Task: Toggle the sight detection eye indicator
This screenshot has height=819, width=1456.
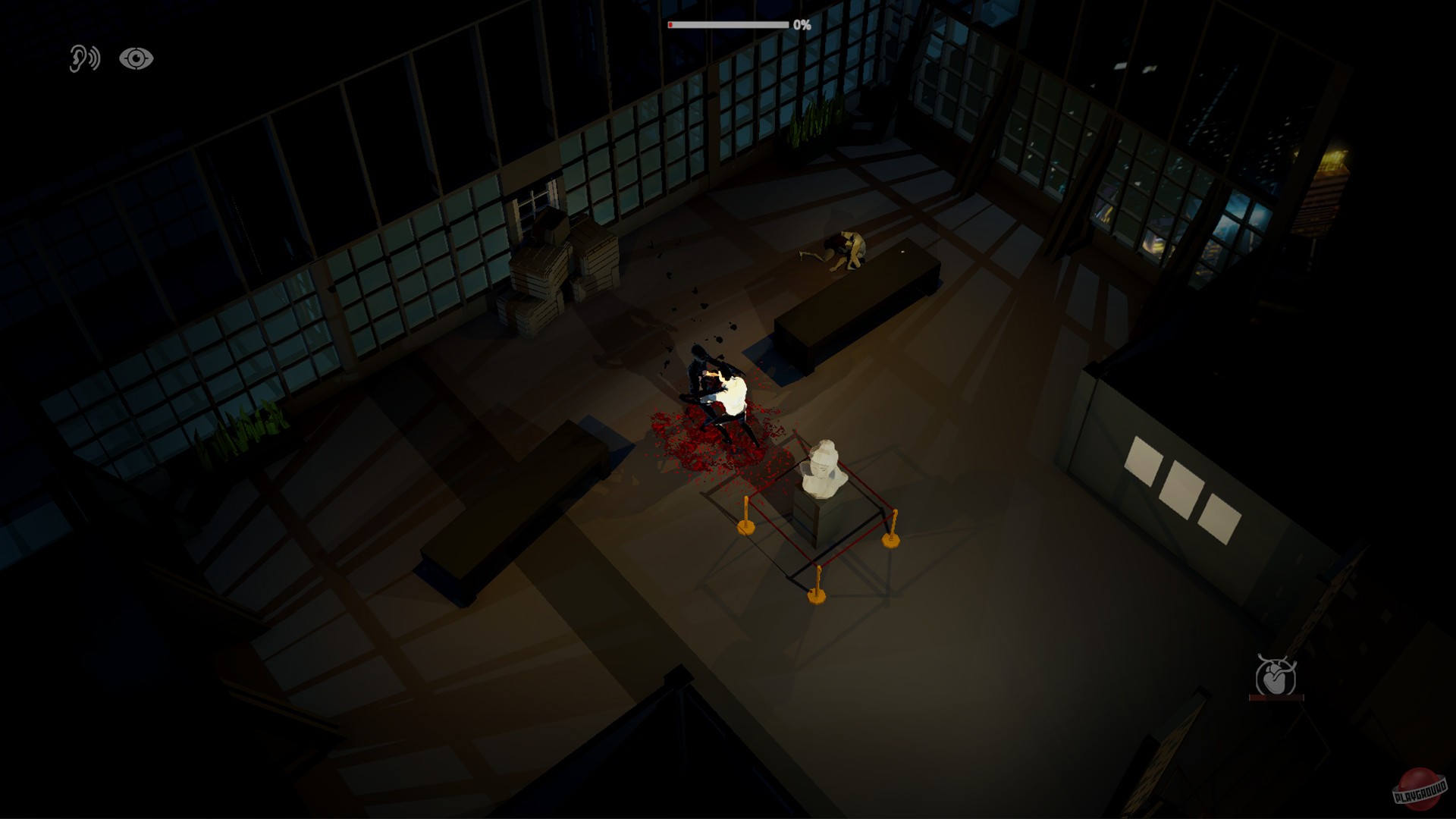Action: coord(136,58)
